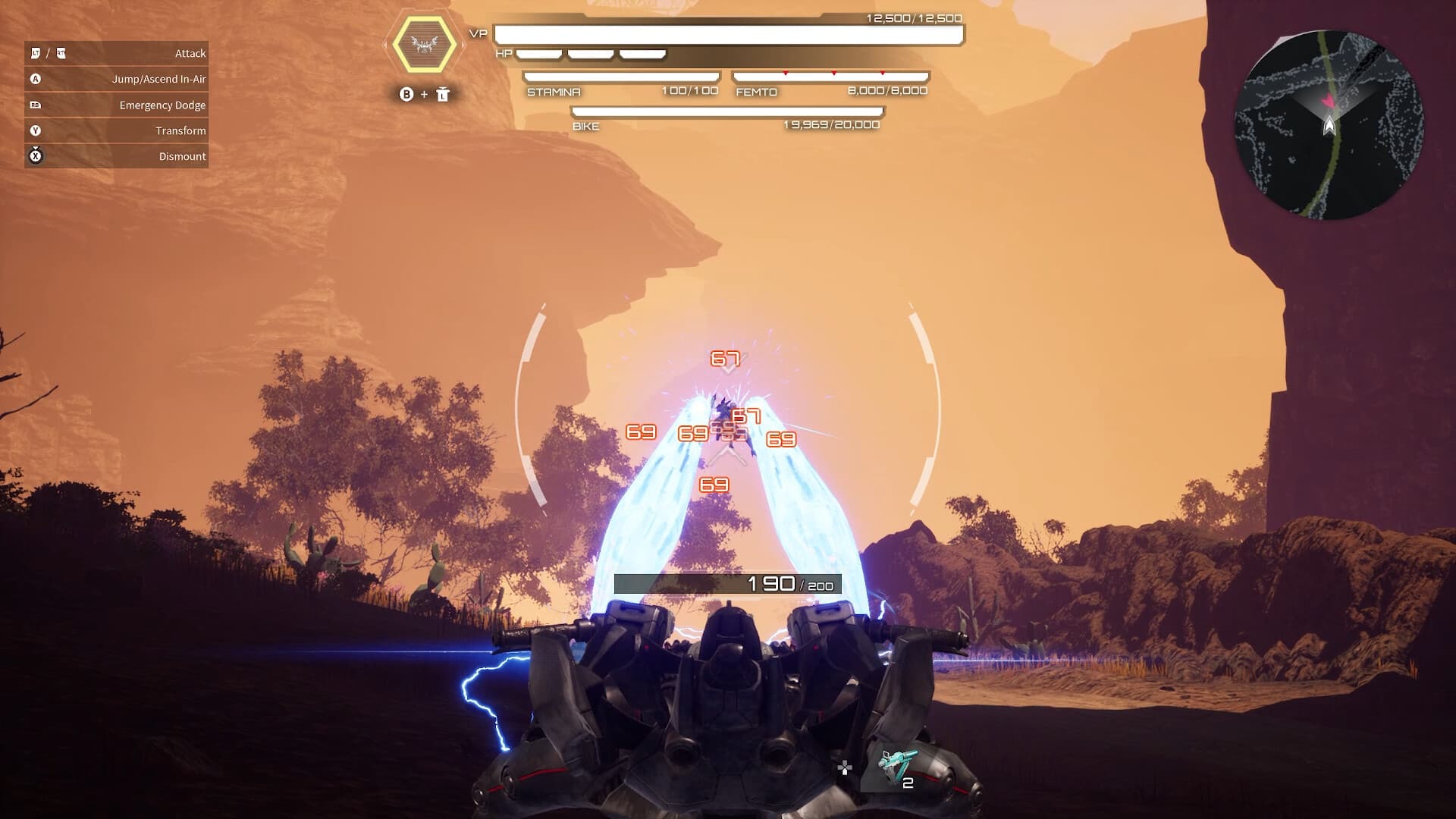Click the FEMTO gauge bar
The height and width of the screenshot is (819, 1456).
(x=831, y=76)
